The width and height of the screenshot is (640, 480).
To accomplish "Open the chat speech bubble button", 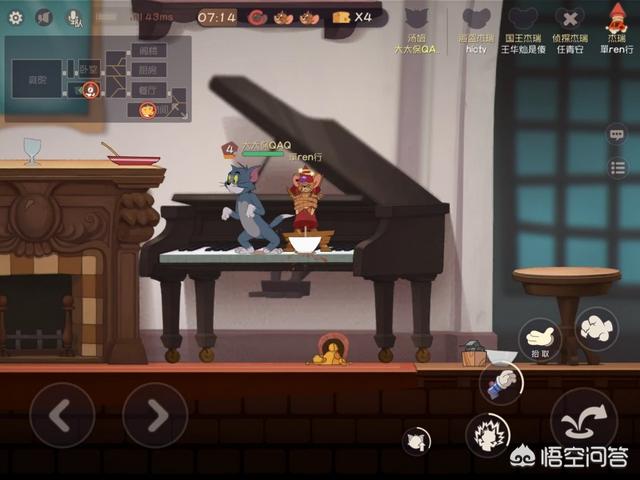I will tap(617, 134).
